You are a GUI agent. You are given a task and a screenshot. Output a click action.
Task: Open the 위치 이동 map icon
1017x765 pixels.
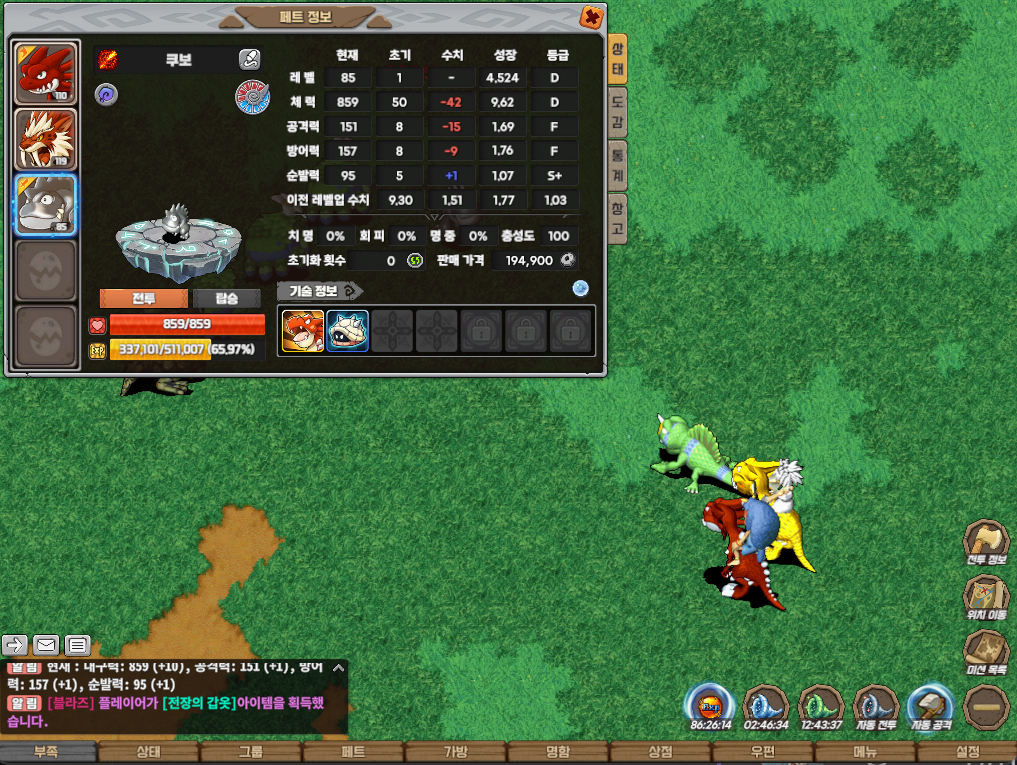(986, 598)
